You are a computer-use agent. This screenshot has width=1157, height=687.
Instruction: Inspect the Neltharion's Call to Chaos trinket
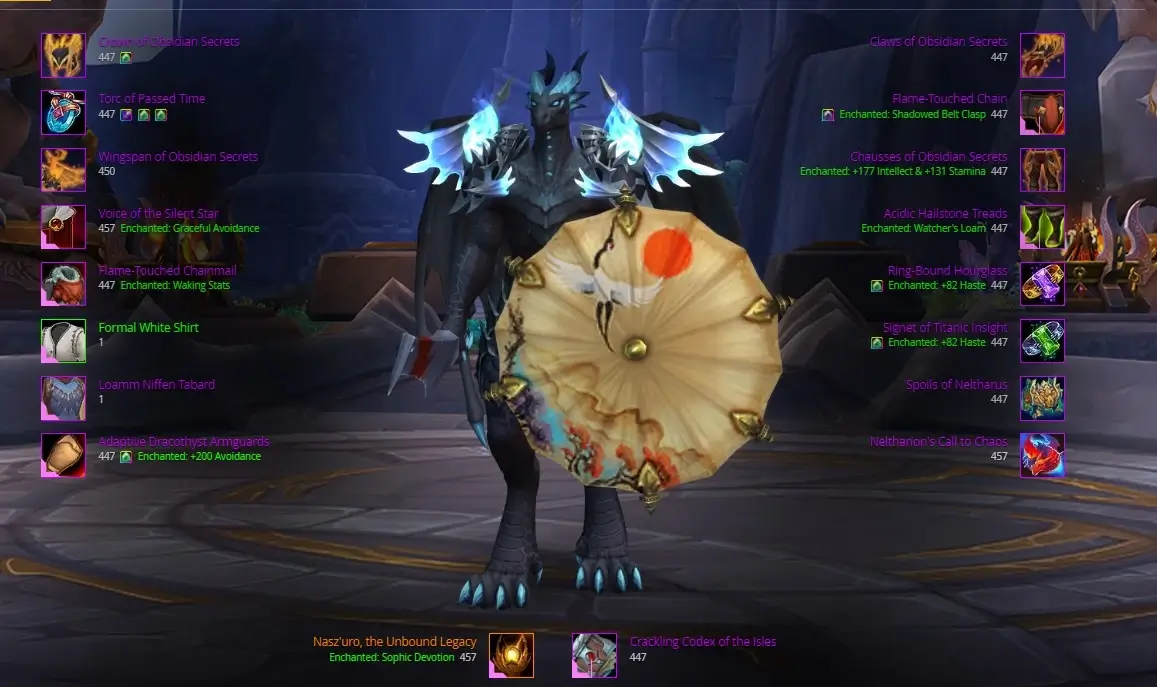tap(1042, 455)
